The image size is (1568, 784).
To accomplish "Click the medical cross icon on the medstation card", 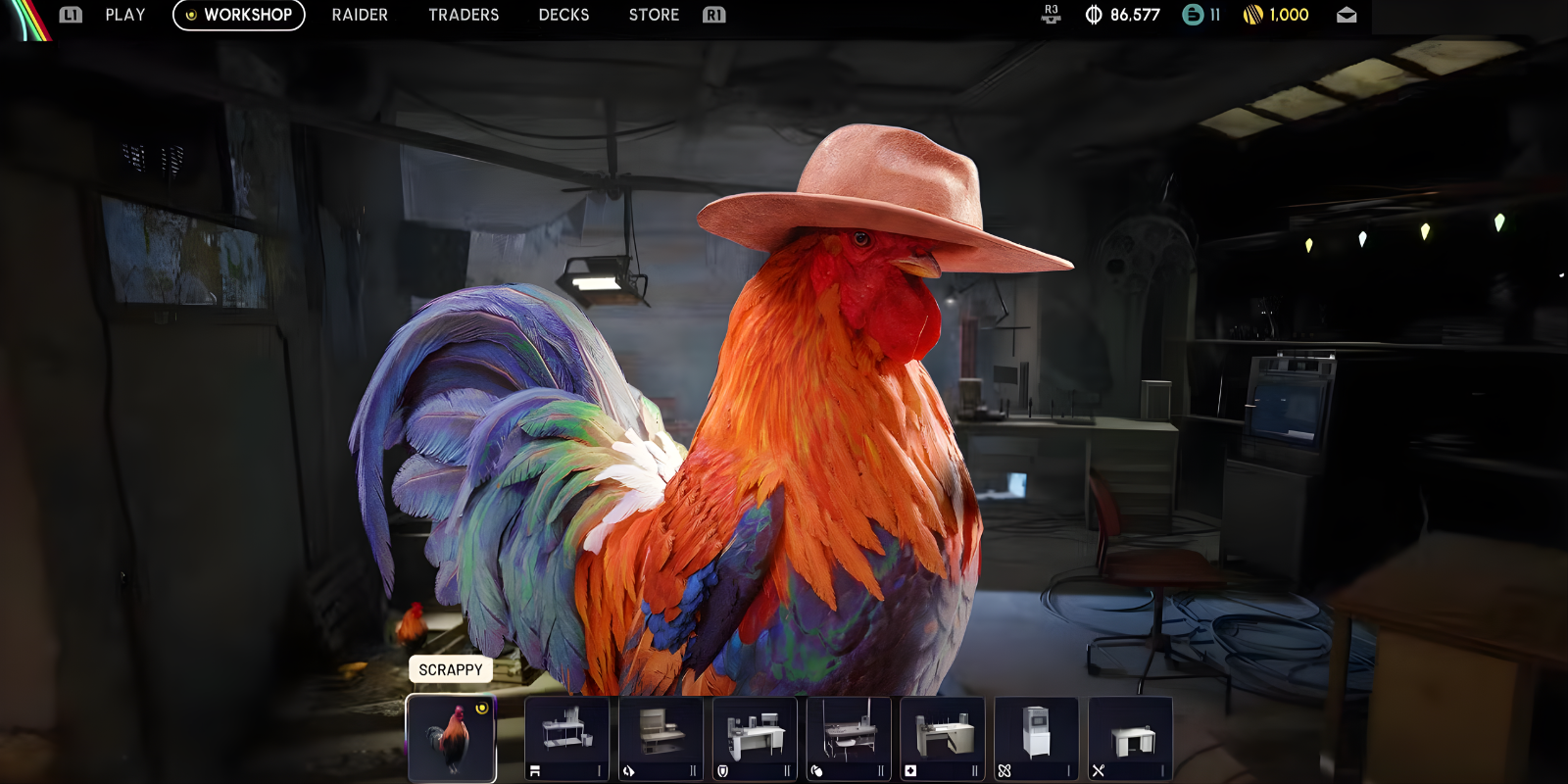I will click(x=910, y=770).
